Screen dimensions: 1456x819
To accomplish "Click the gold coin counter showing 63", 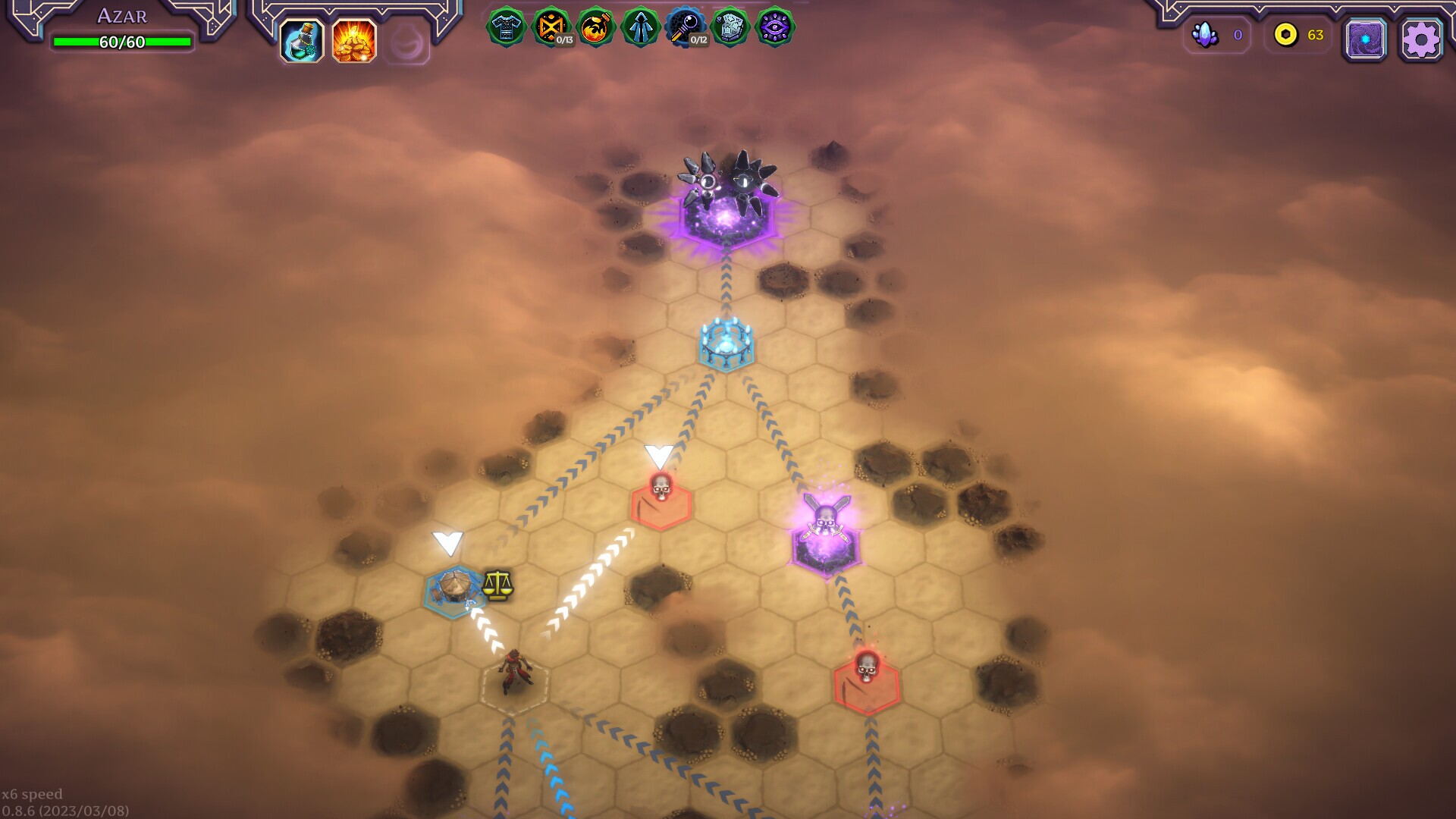I will pos(1285,35).
